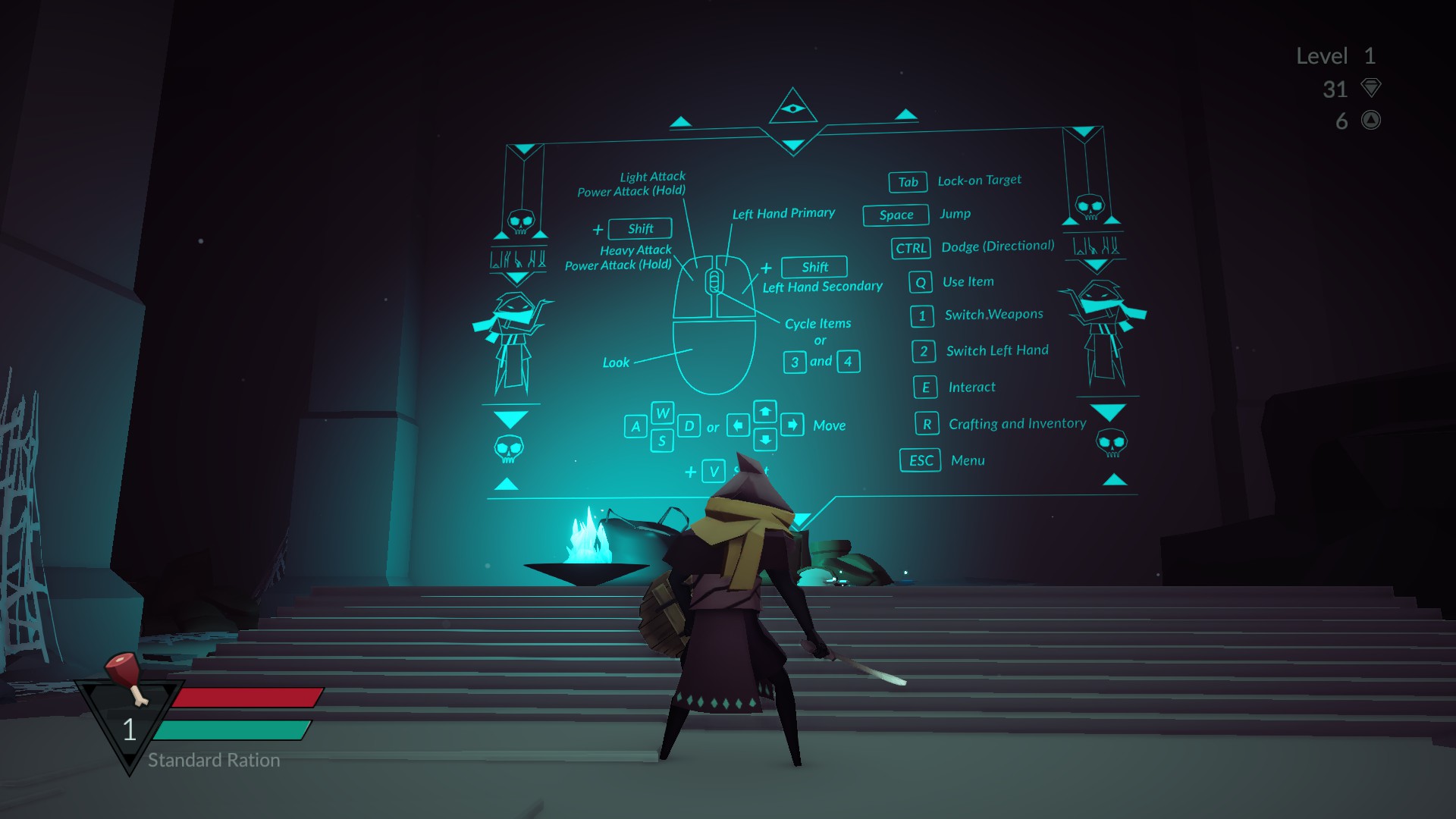Click the ESC Menu key label
This screenshot has width=1456, height=819.
tap(920, 460)
